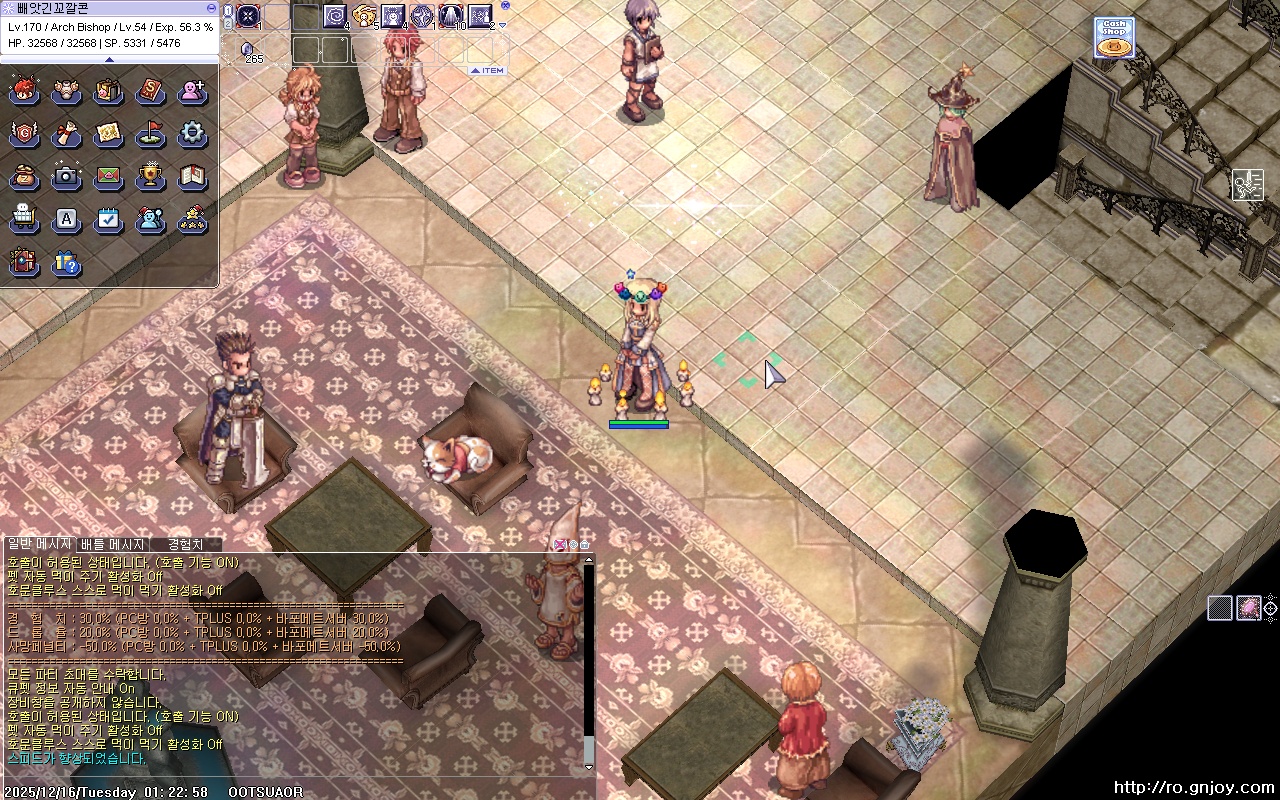Open the gear-shaped options menu icon

(192, 134)
